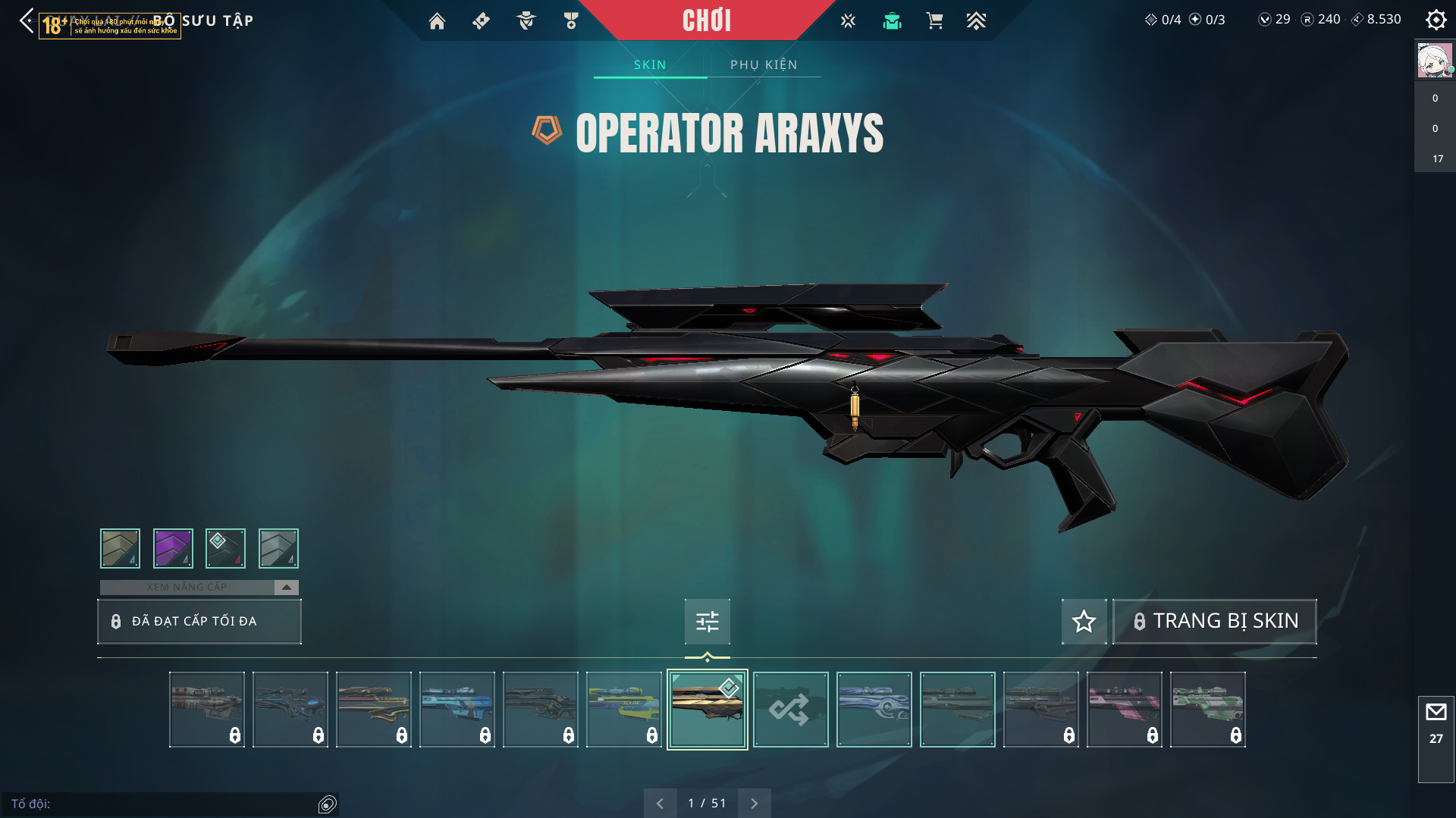Open the store cart icon
1456x818 pixels.
click(x=934, y=21)
